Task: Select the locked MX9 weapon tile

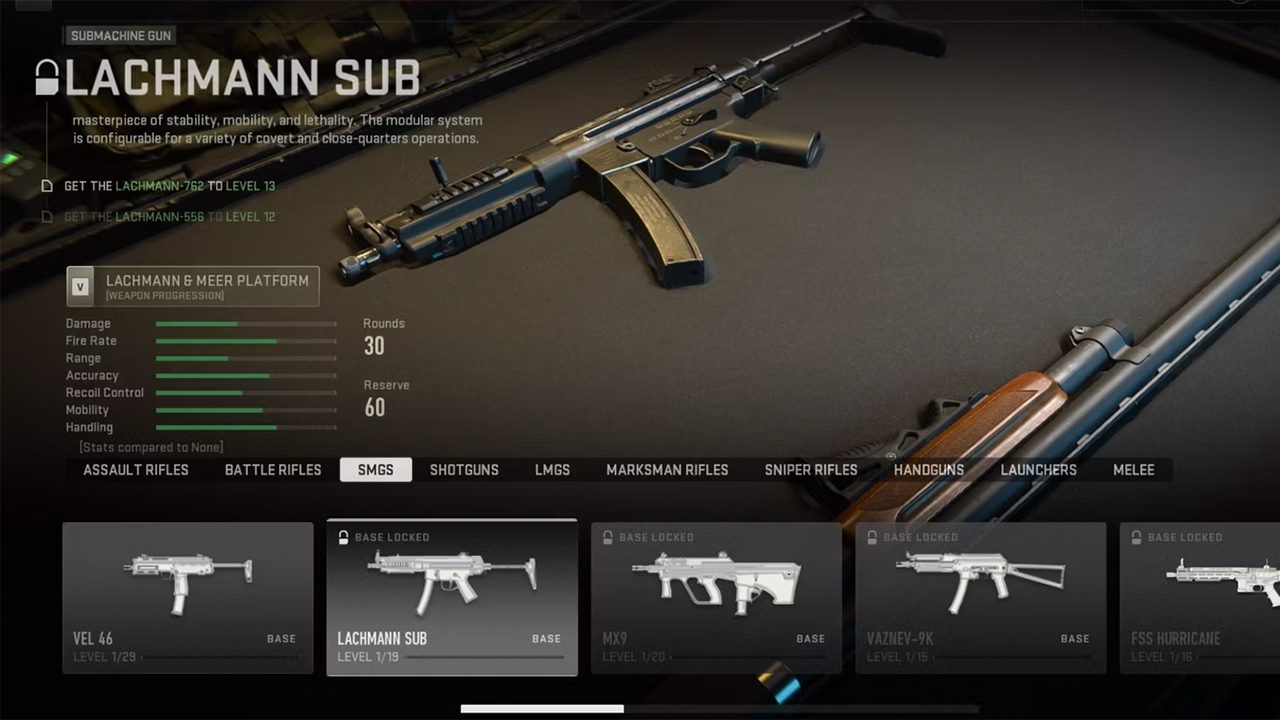Action: pyautogui.click(x=716, y=597)
